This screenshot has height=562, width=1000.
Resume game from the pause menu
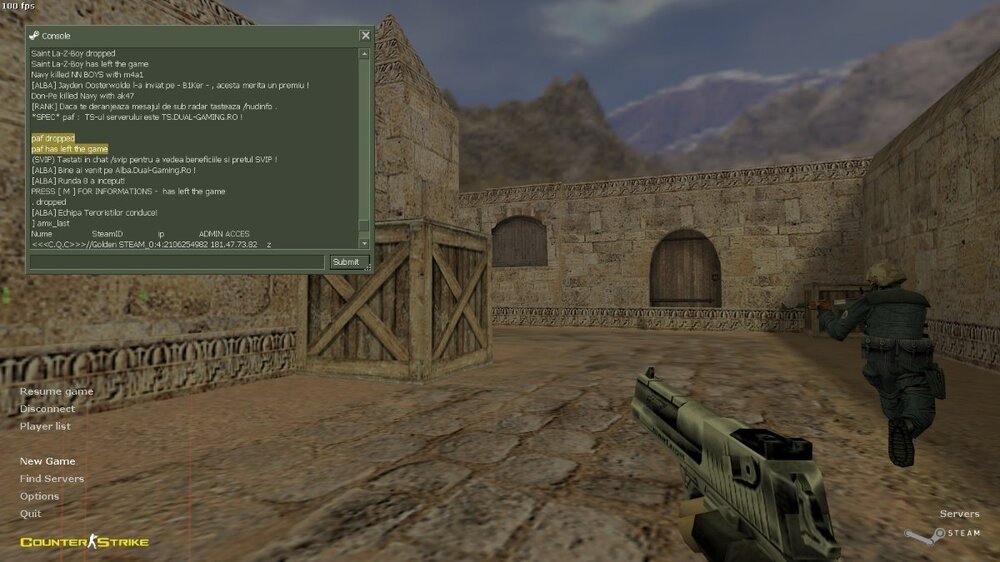click(x=56, y=391)
